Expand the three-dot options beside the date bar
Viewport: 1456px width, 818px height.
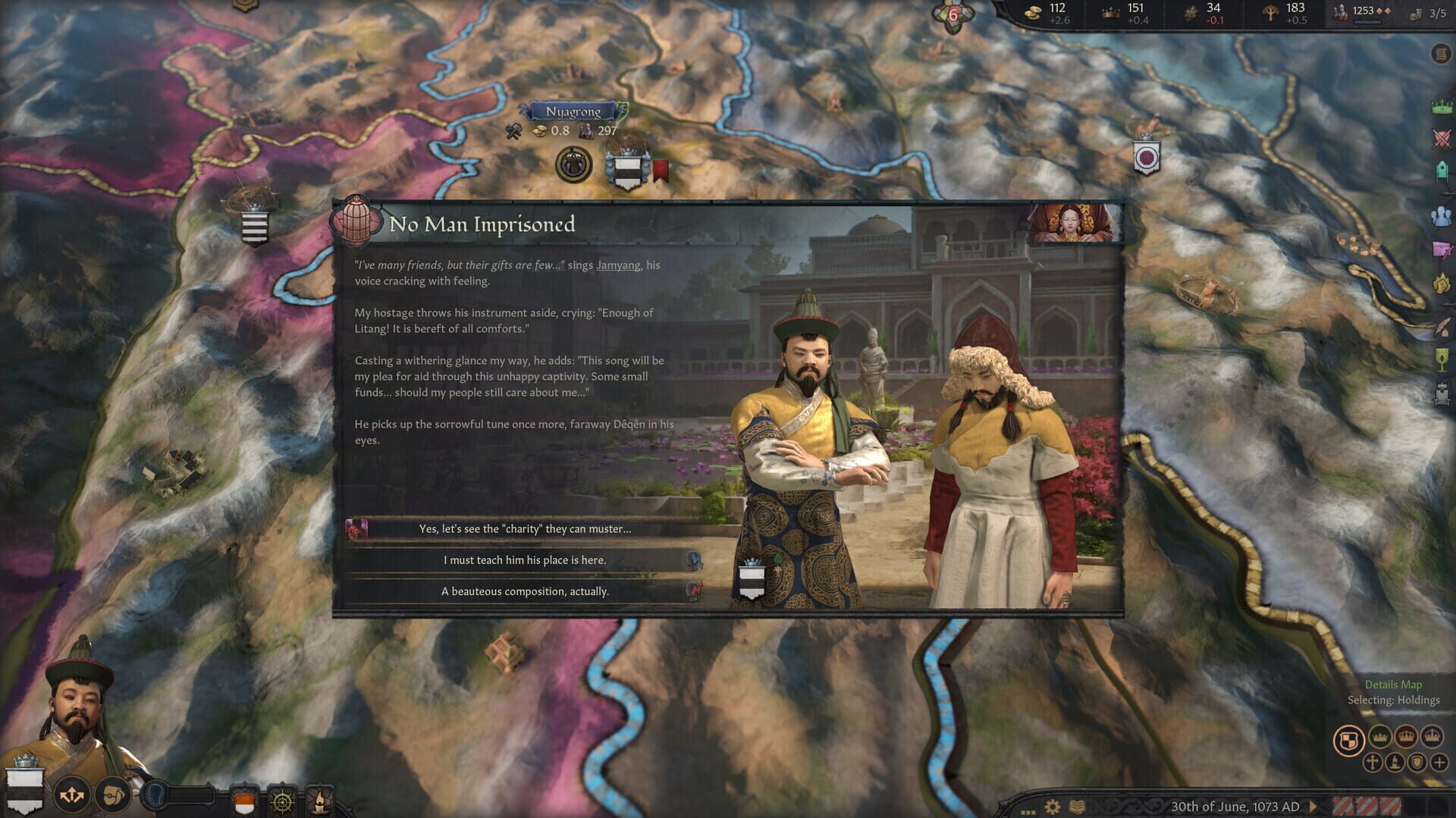tap(1028, 811)
